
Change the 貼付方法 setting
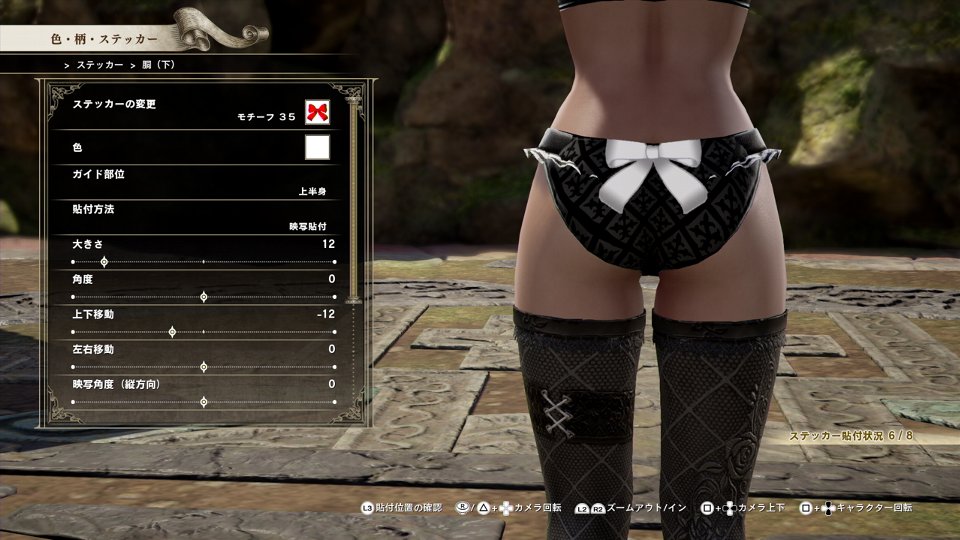point(200,218)
